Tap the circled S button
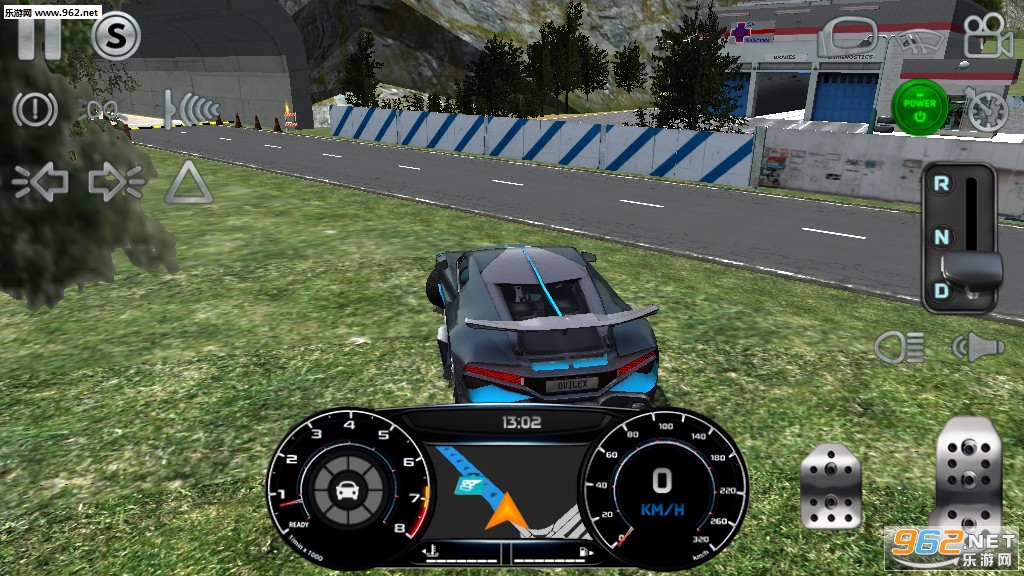Viewport: 1024px width, 576px height. click(116, 37)
